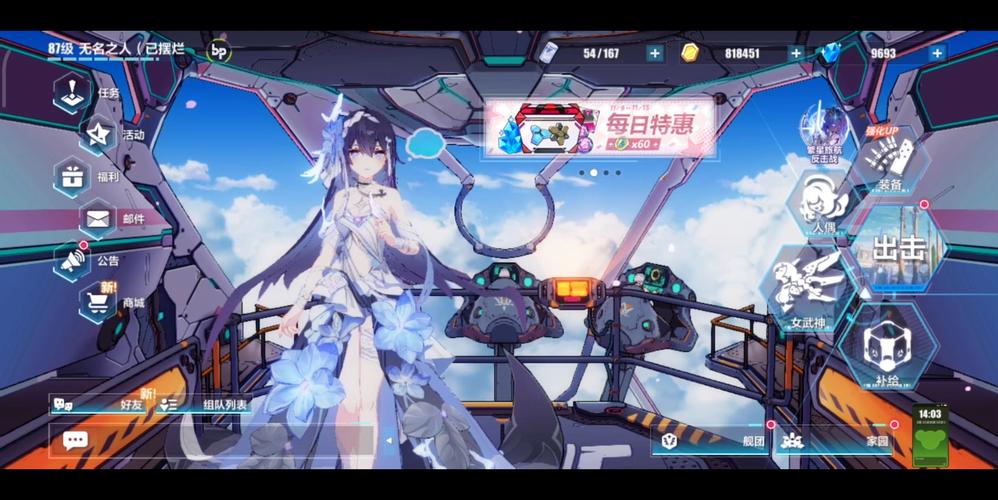Screen dimensions: 998x500
Task: Add stamina with the plus button beside 54/167
Action: click(654, 53)
